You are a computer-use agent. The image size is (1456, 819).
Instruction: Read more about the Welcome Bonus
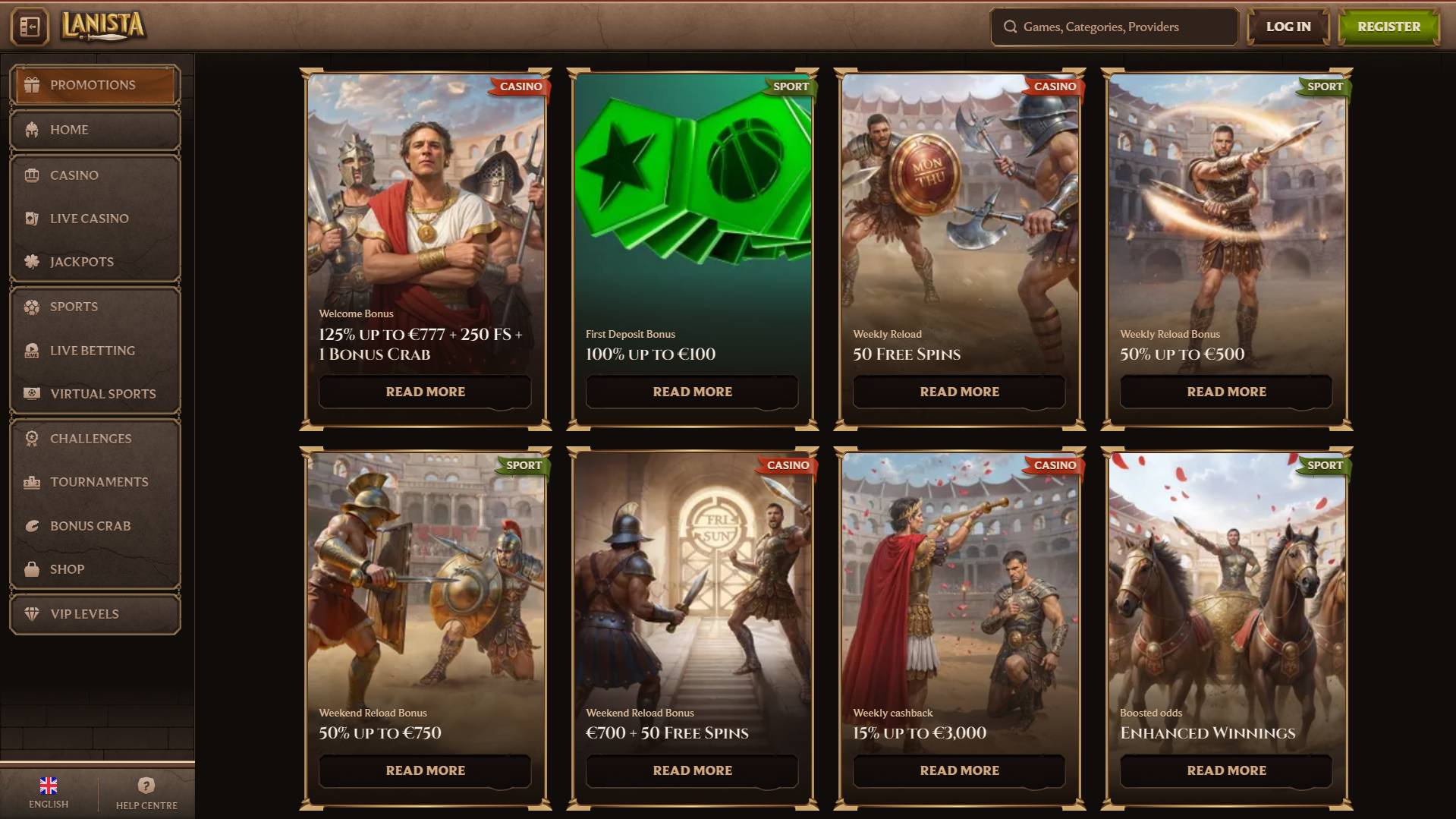tap(425, 392)
